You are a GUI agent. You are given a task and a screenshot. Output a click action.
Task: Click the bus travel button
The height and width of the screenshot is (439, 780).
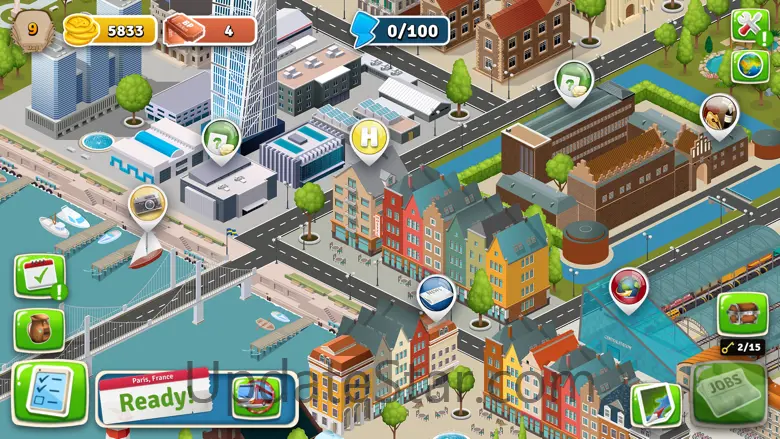(255, 396)
